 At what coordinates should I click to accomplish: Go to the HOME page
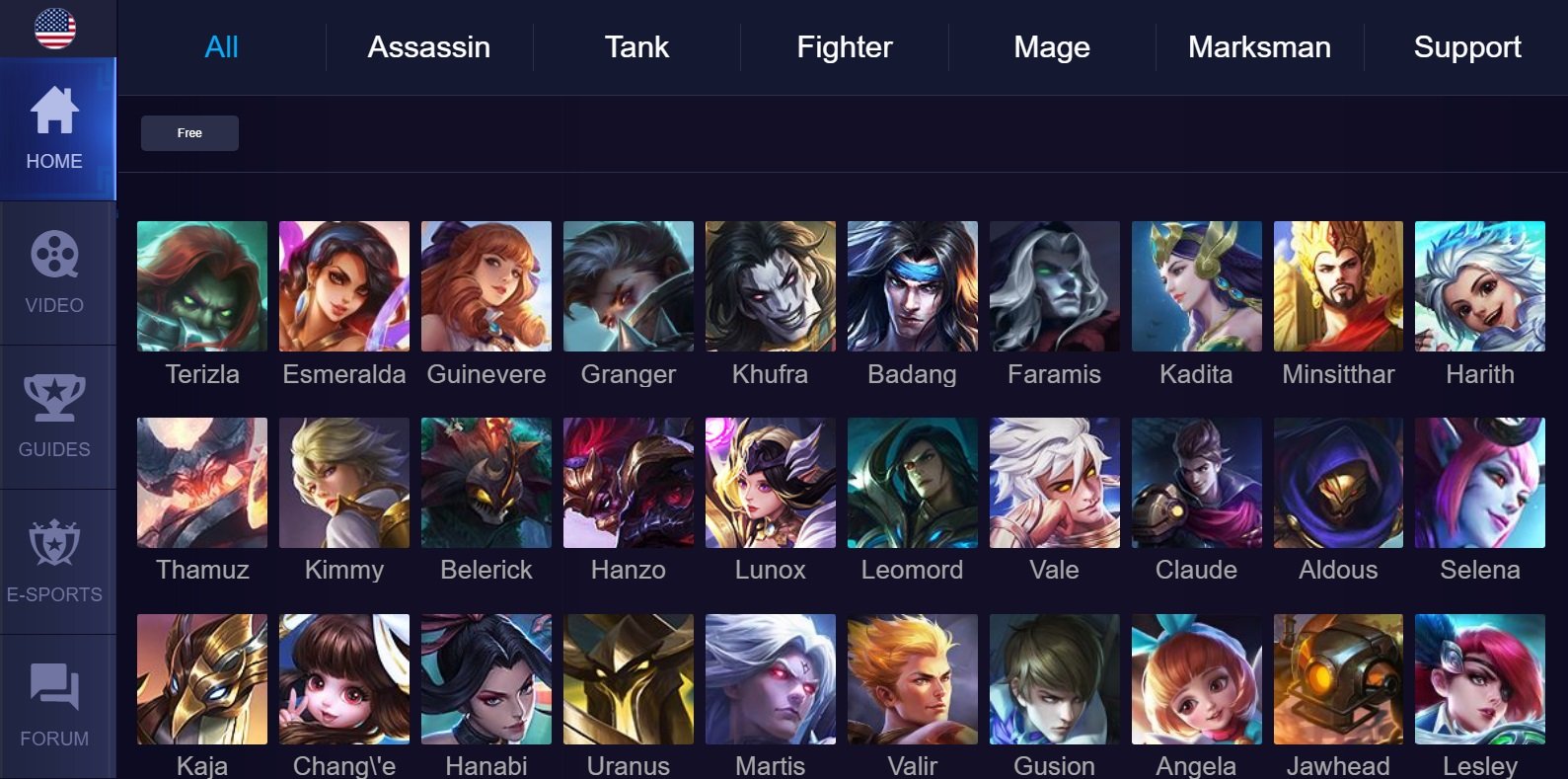55,129
